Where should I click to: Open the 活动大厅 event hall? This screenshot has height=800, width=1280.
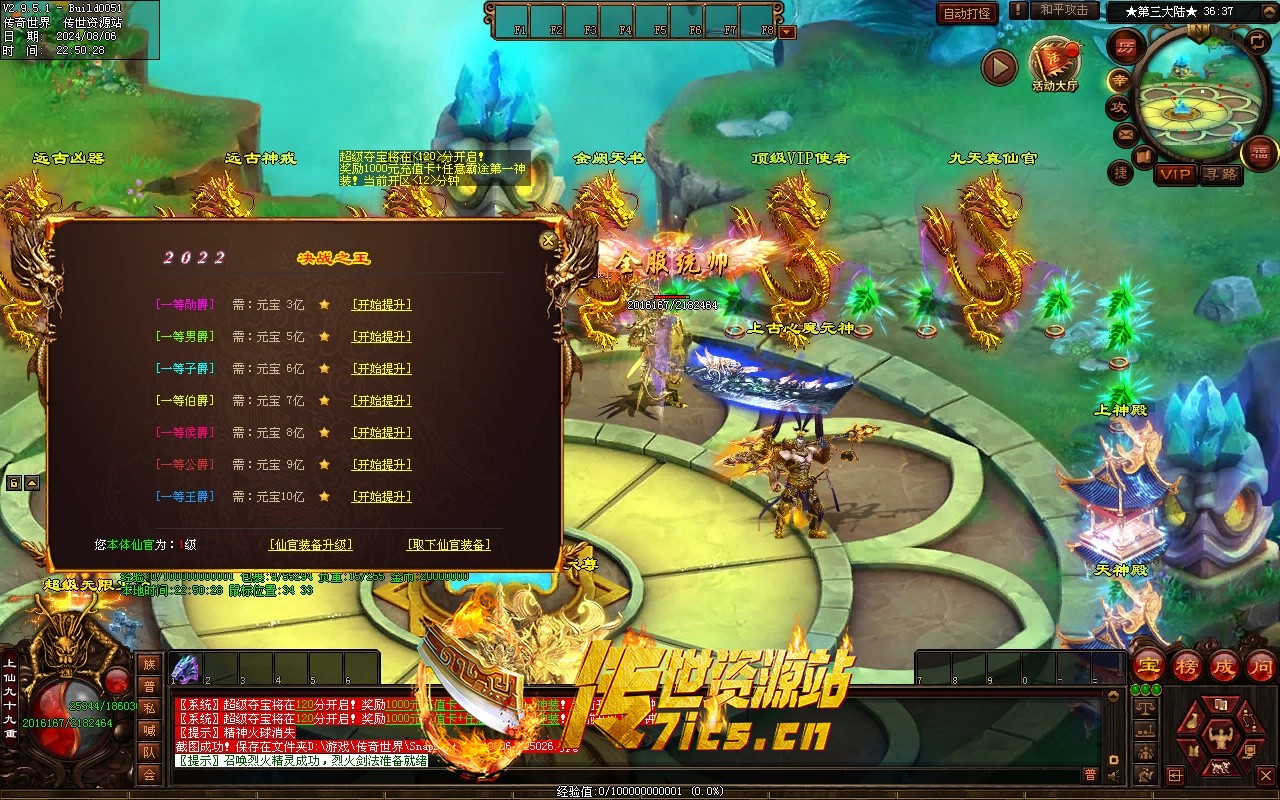(x=1054, y=65)
